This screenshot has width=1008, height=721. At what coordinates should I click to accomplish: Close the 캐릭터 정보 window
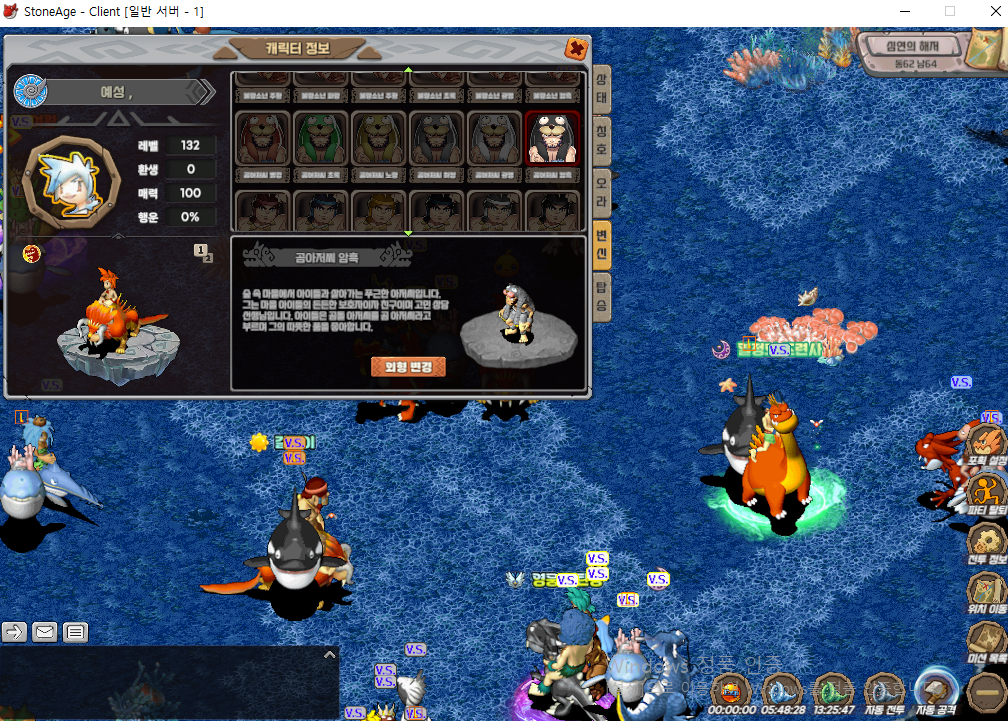576,48
